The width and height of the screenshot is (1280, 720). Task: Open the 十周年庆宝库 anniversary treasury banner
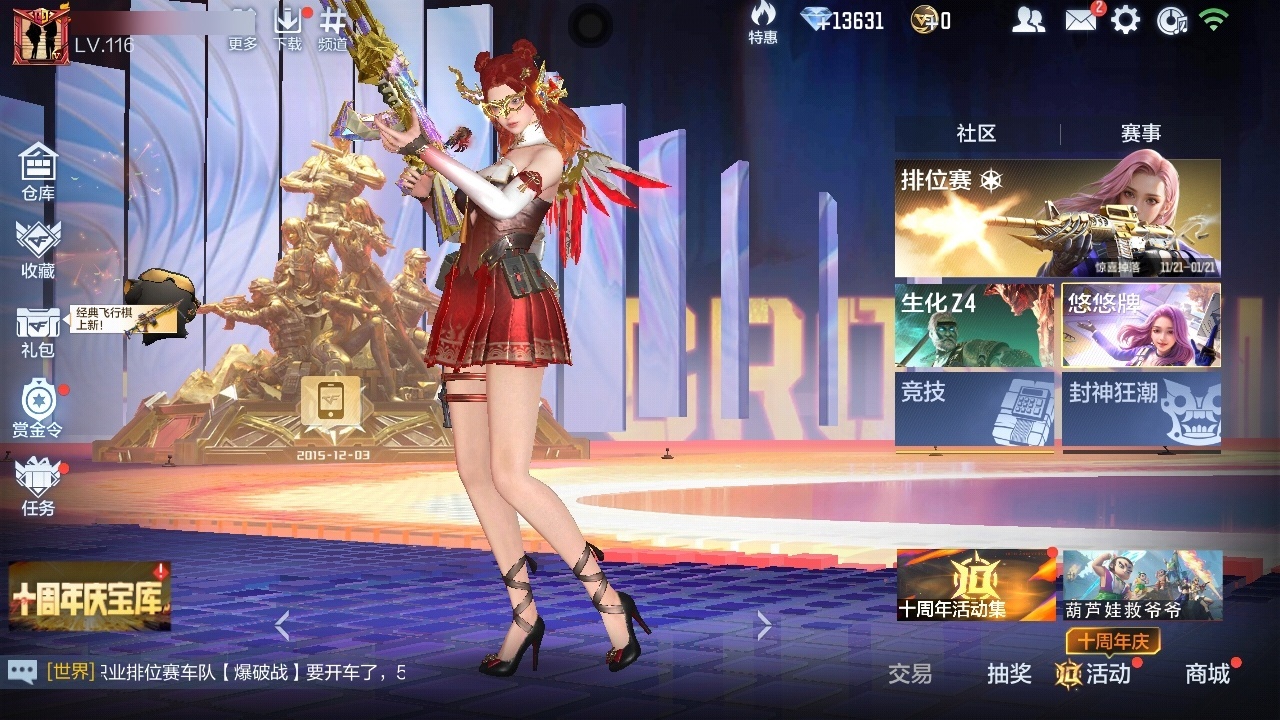tap(90, 596)
